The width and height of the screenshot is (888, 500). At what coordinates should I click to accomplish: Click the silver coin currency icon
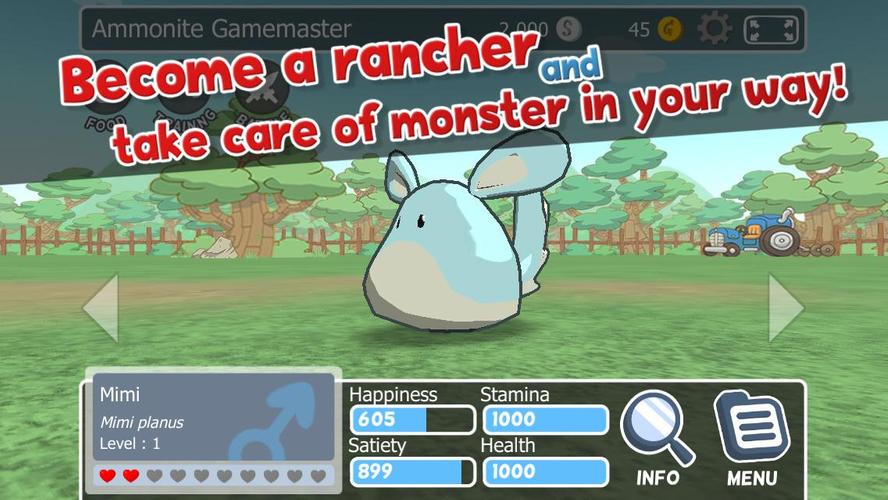click(x=567, y=29)
